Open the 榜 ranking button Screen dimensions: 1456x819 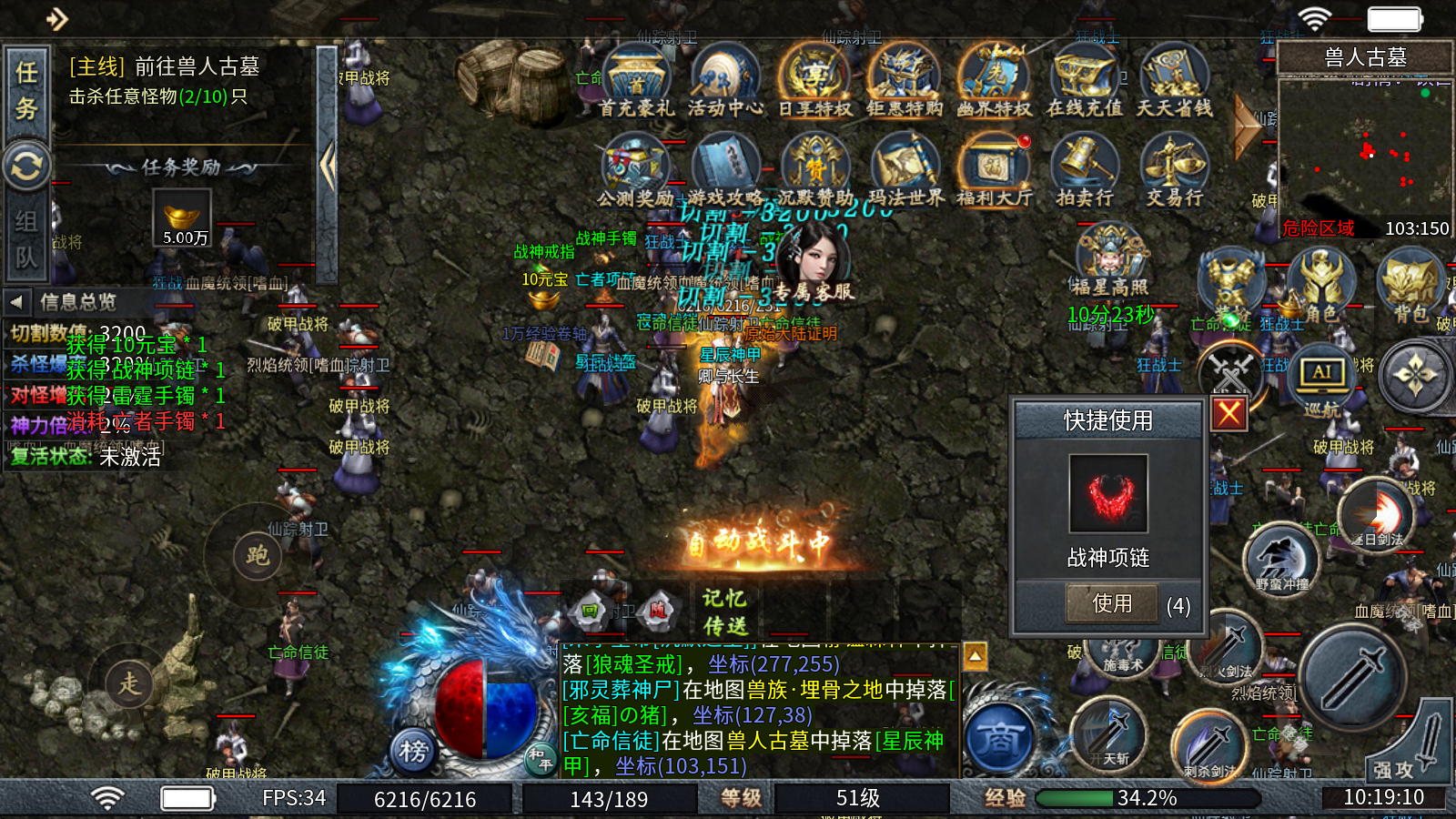[413, 751]
